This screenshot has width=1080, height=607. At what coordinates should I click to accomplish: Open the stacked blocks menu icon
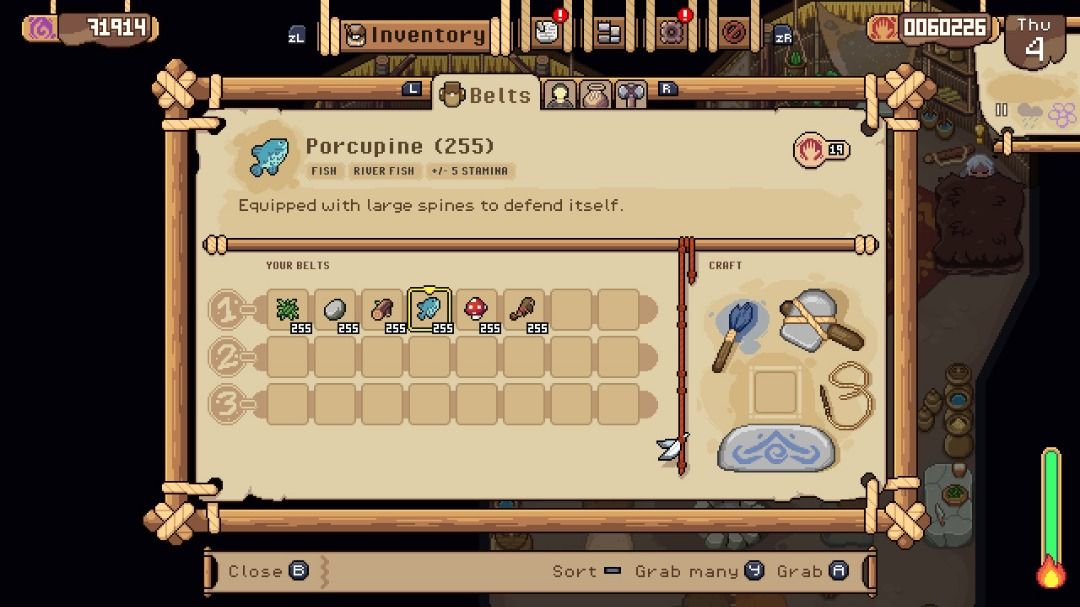(x=608, y=33)
